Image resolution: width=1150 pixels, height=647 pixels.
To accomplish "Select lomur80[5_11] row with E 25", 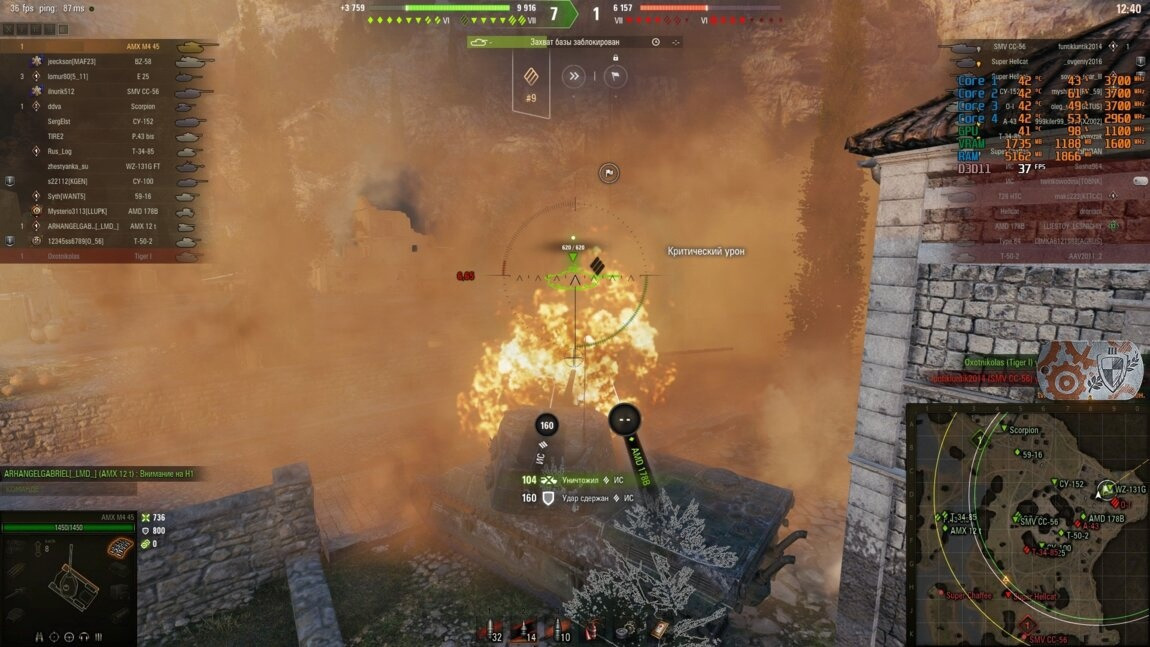I will (100, 76).
